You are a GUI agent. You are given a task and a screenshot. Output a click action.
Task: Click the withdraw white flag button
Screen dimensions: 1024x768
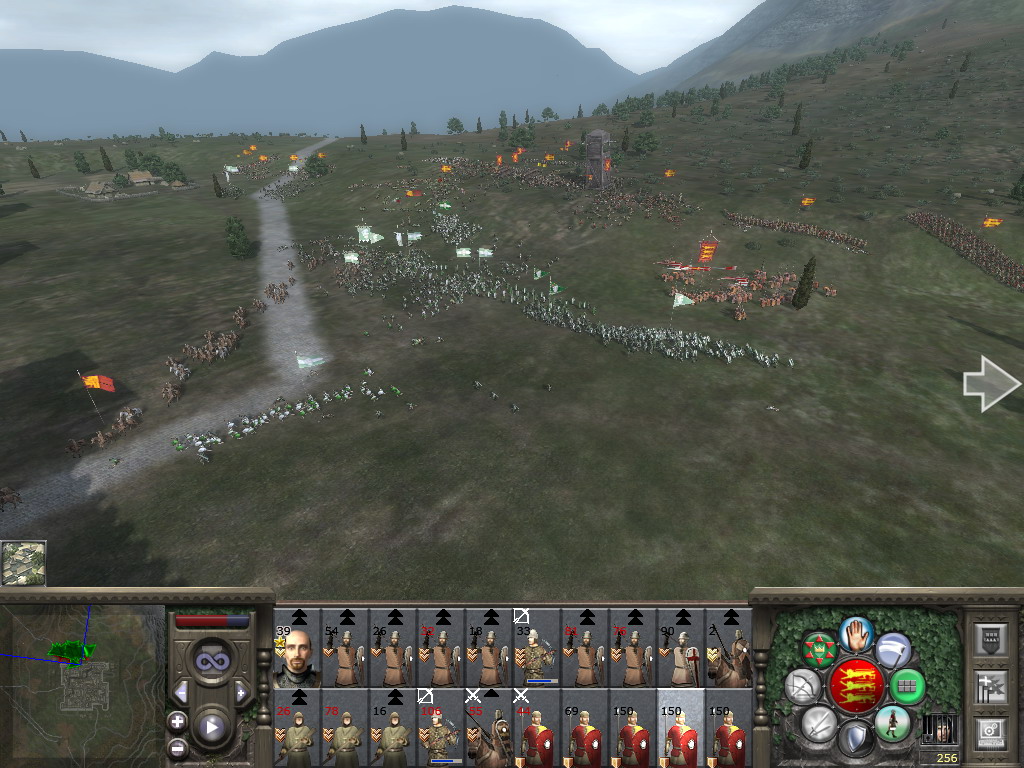[893, 649]
